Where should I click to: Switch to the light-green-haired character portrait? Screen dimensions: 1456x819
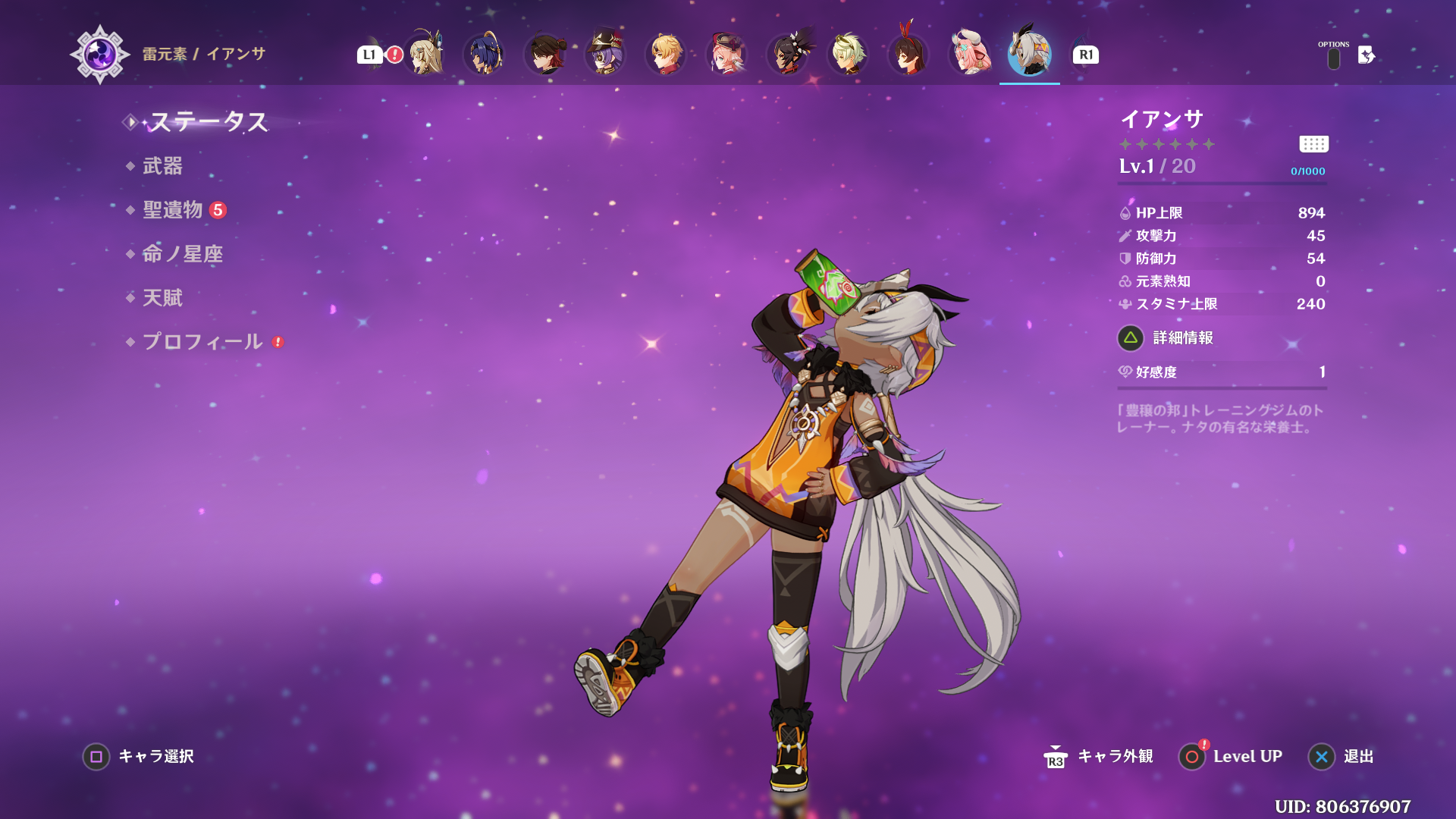click(x=848, y=55)
